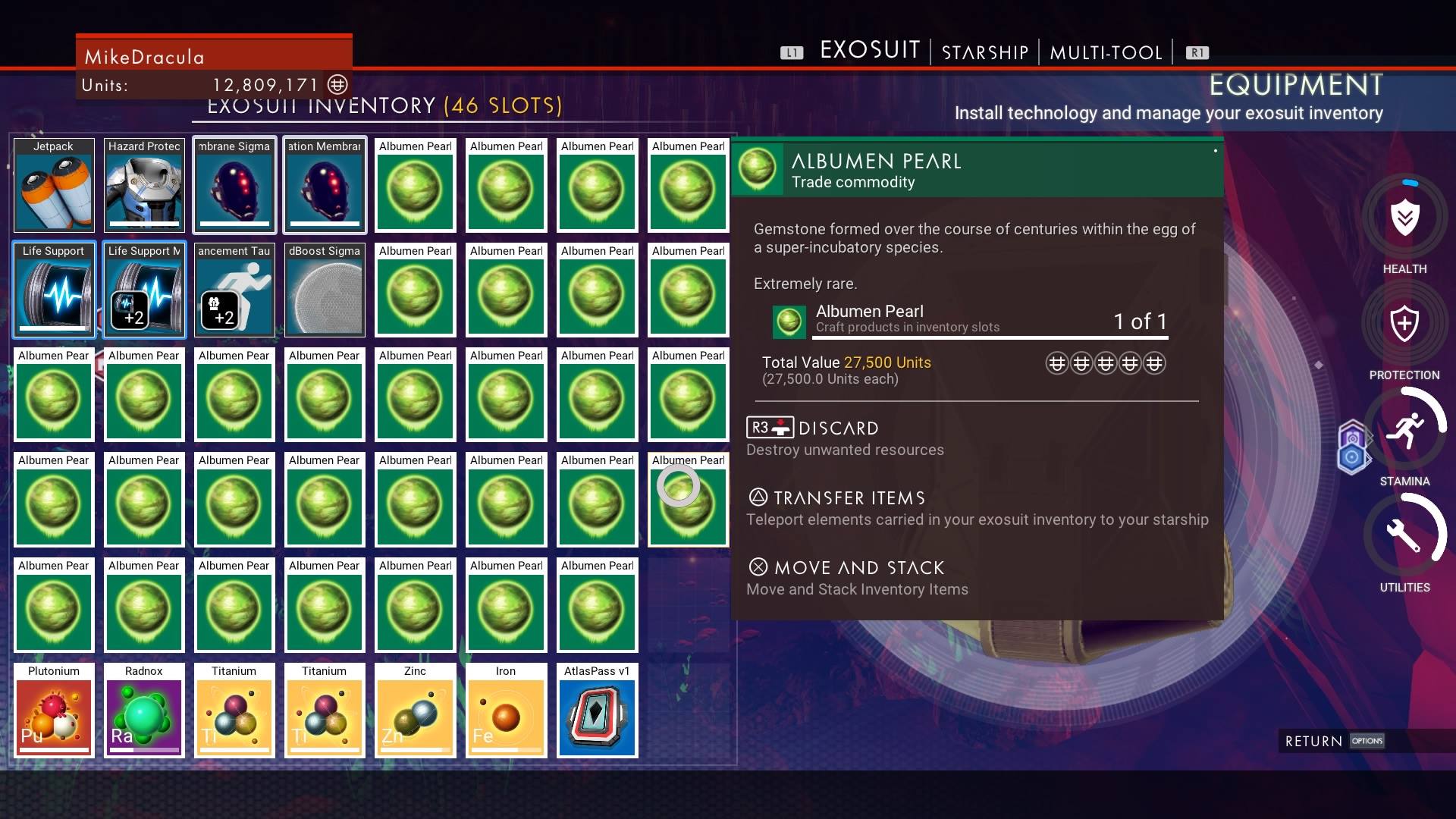This screenshot has width=1456, height=819.
Task: Select the highlighted Albumen Pearl slot
Action: tap(687, 500)
